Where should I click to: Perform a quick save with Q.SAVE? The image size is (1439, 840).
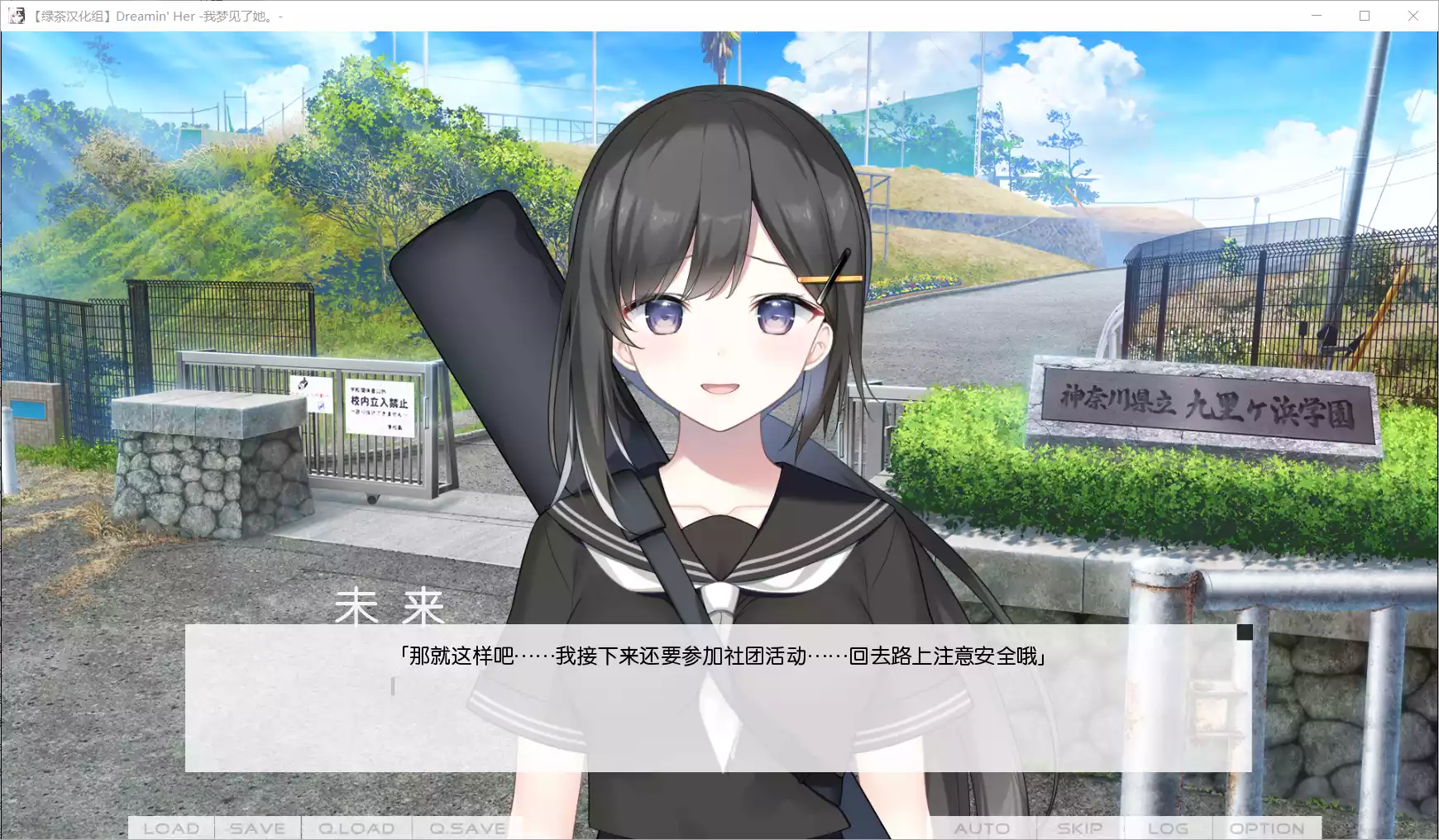coord(466,827)
